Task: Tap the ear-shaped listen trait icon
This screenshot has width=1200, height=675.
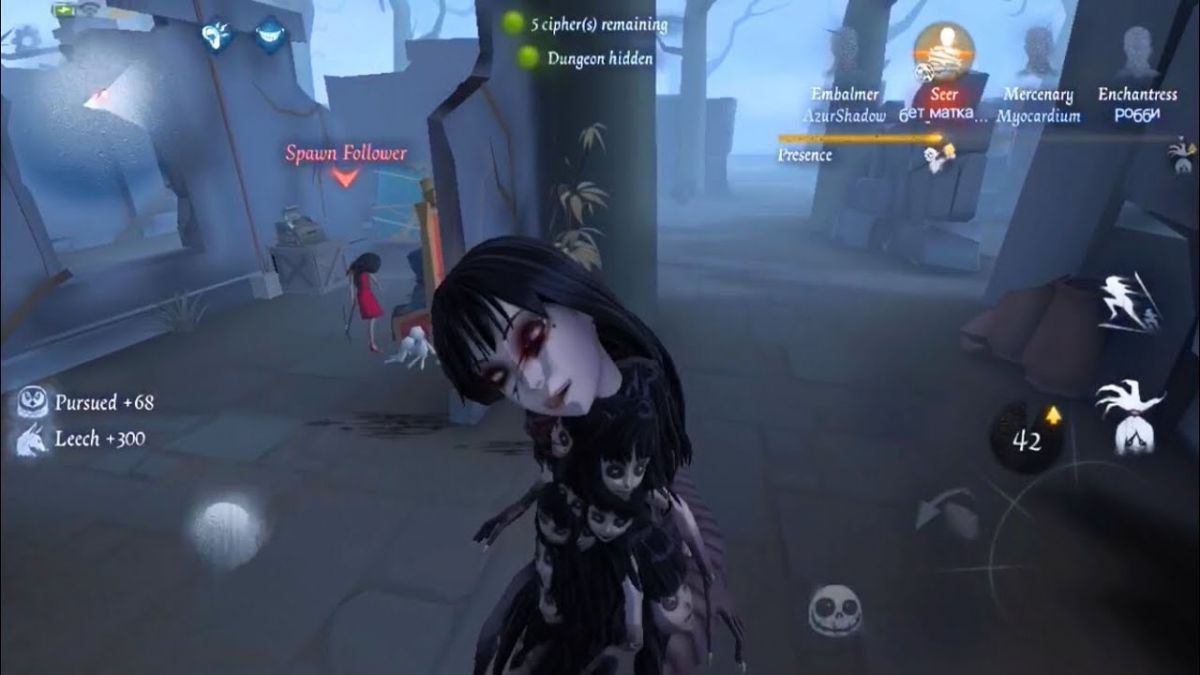Action: click(x=216, y=37)
